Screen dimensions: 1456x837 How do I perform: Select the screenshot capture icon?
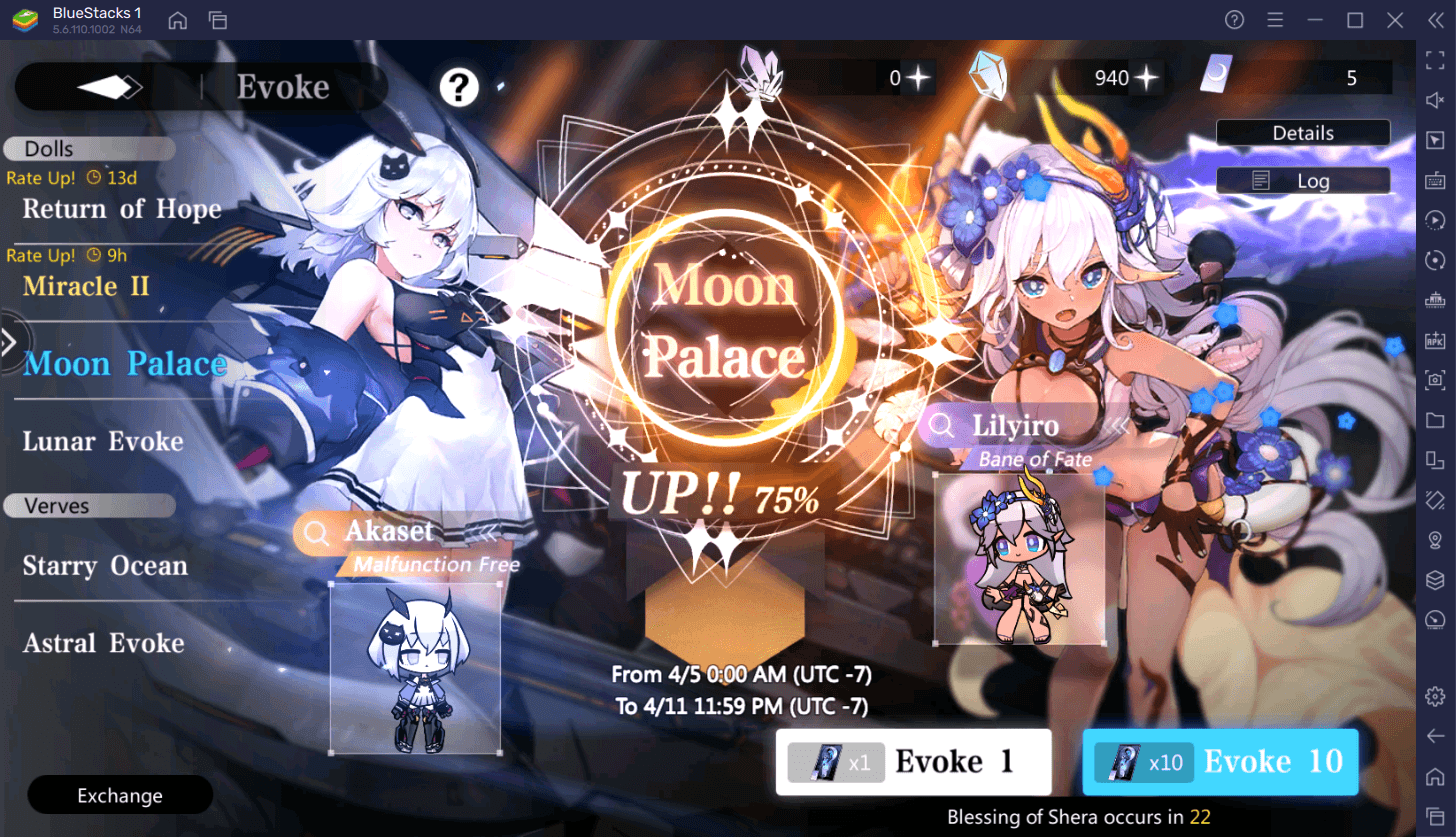tap(1437, 380)
